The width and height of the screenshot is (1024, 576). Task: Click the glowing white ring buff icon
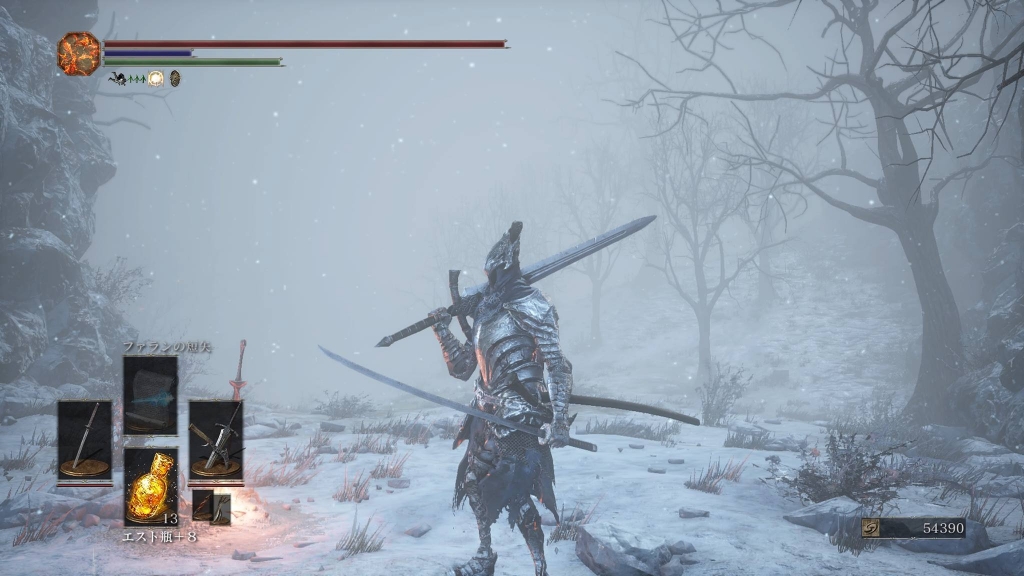[156, 78]
